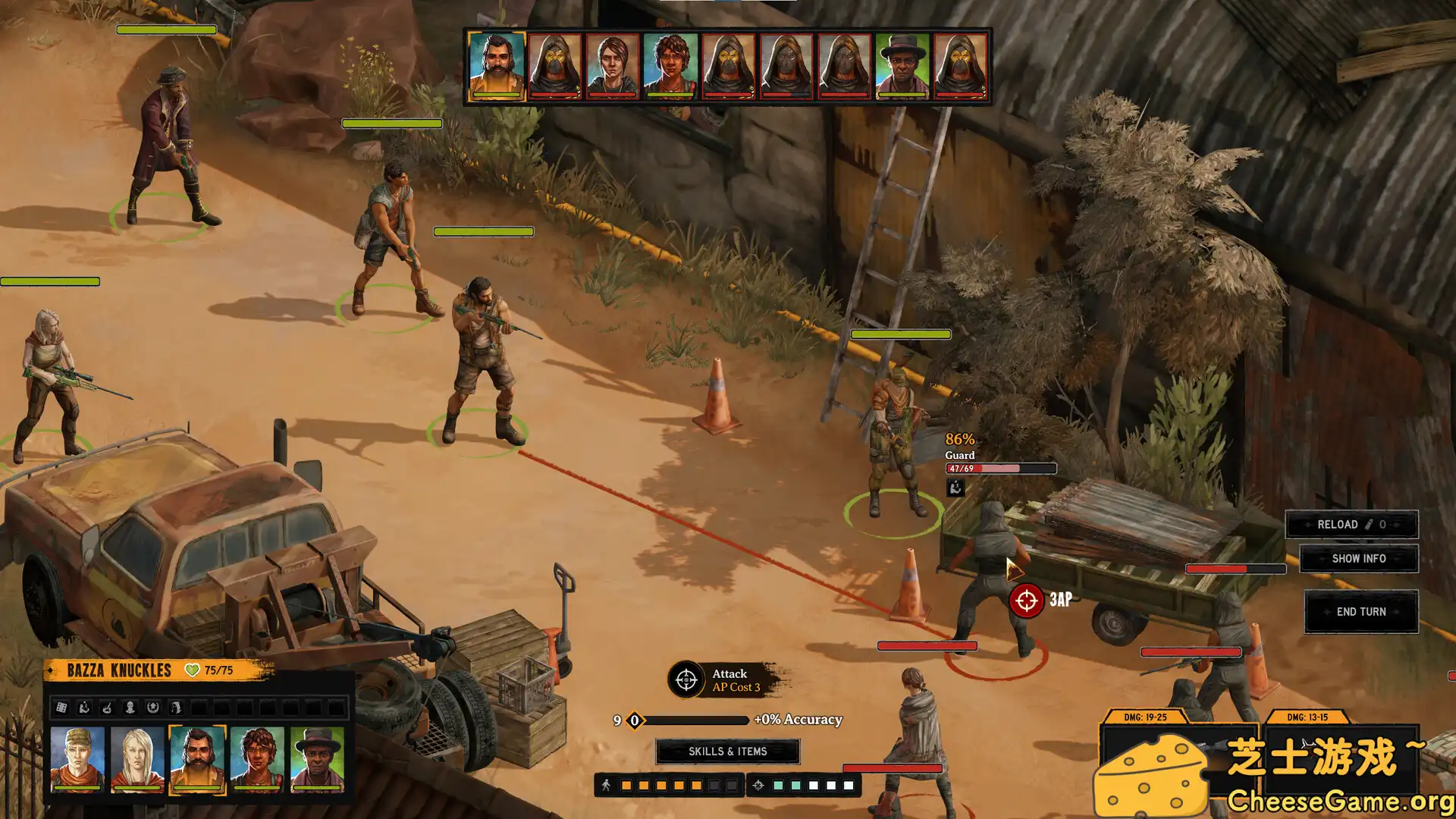The width and height of the screenshot is (1456, 819).
Task: Click the short-haired woman turn order portrait
Action: pyautogui.click(x=613, y=66)
